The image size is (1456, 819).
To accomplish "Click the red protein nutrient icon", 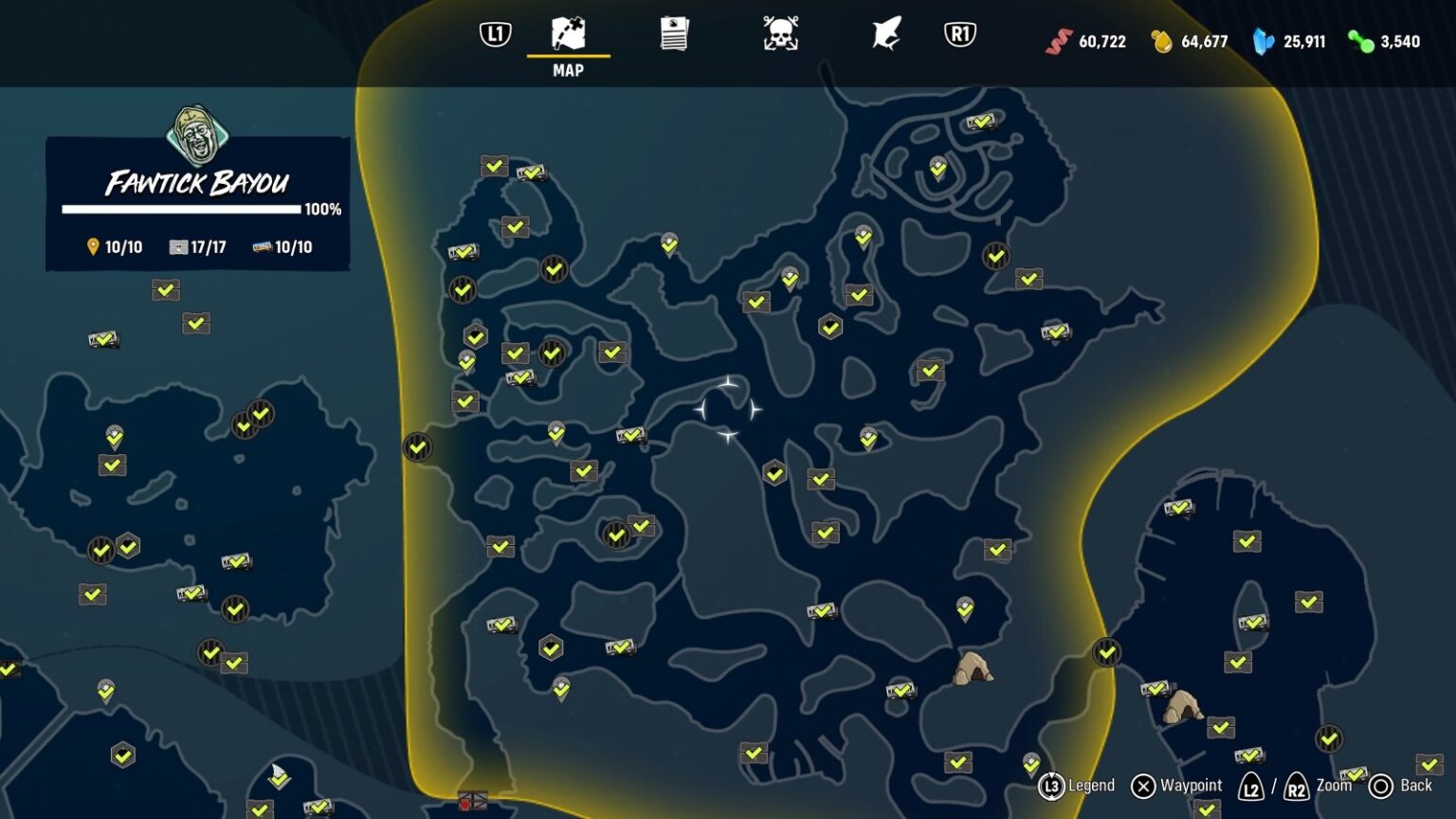I will pos(1056,42).
